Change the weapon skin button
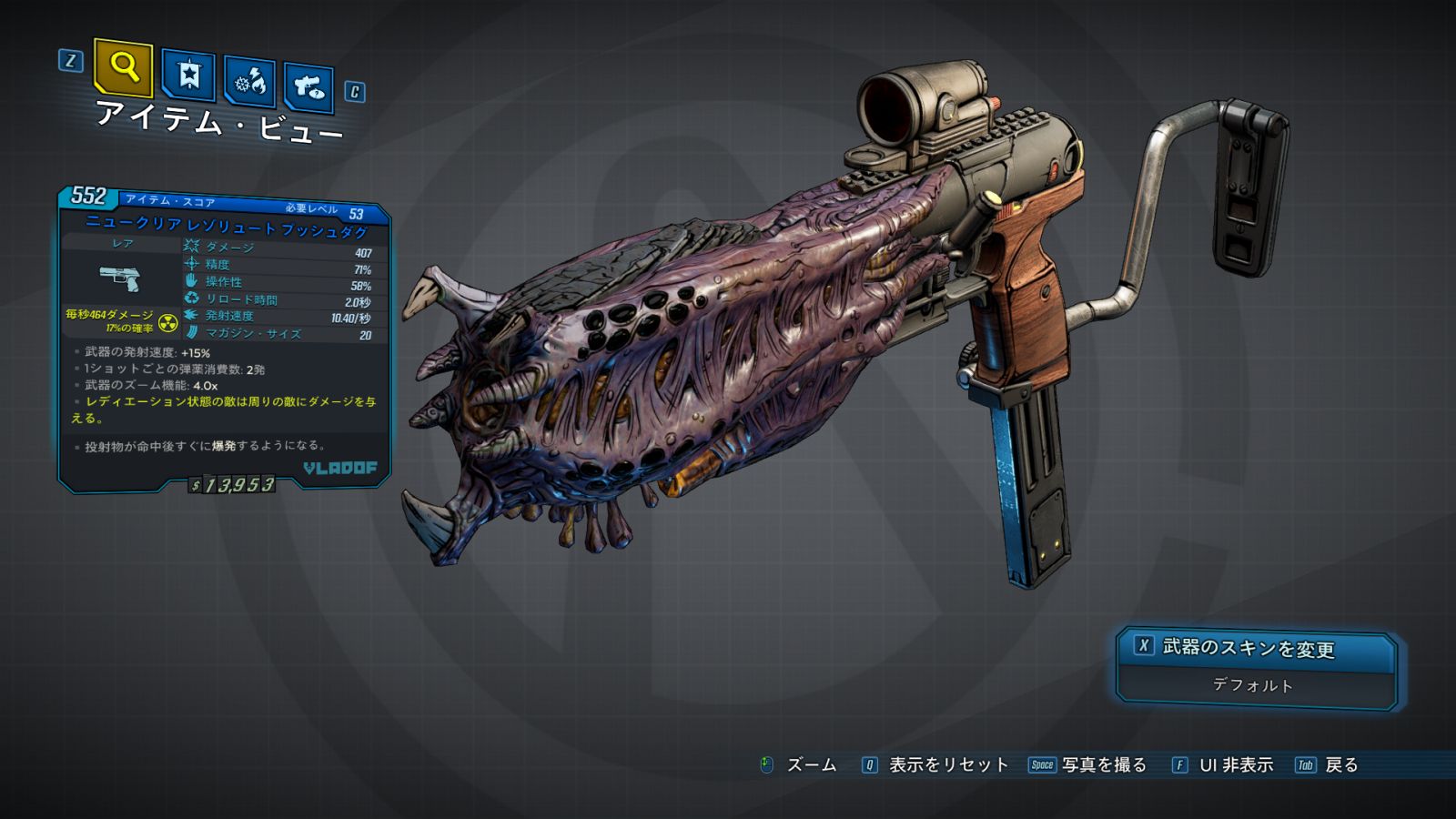 pos(1256,649)
